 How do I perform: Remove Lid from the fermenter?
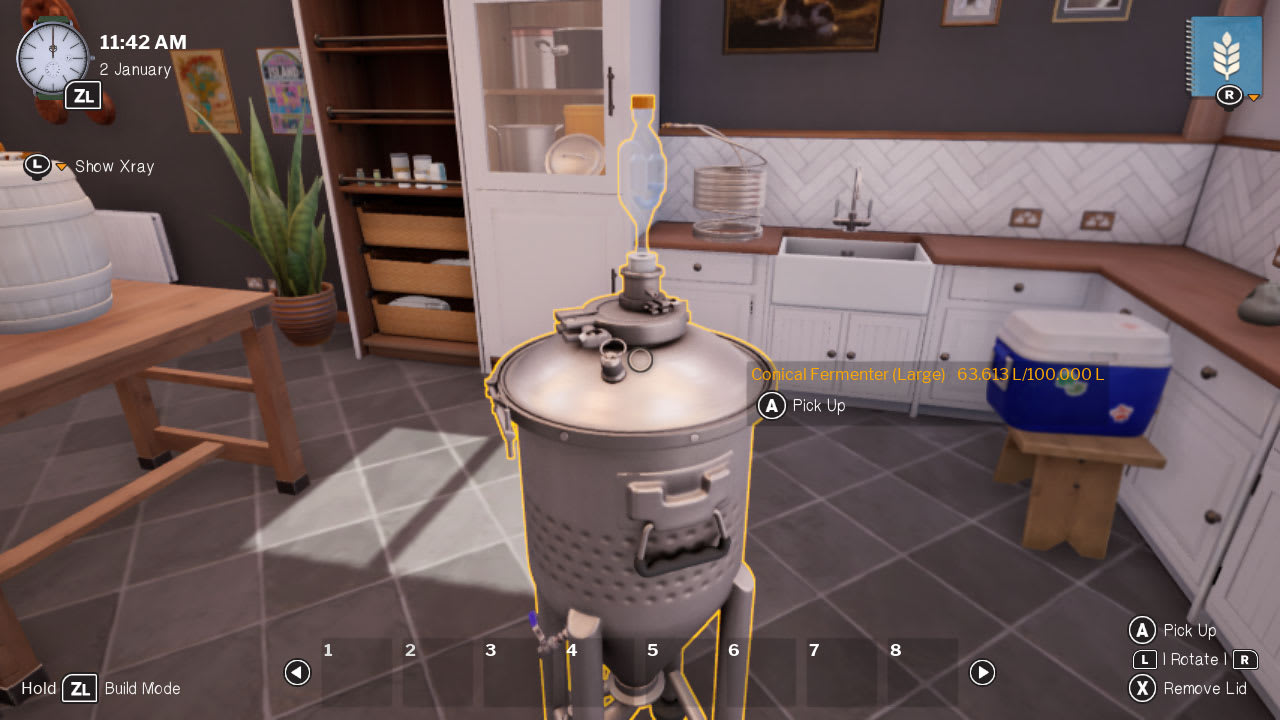pyautogui.click(x=1205, y=689)
